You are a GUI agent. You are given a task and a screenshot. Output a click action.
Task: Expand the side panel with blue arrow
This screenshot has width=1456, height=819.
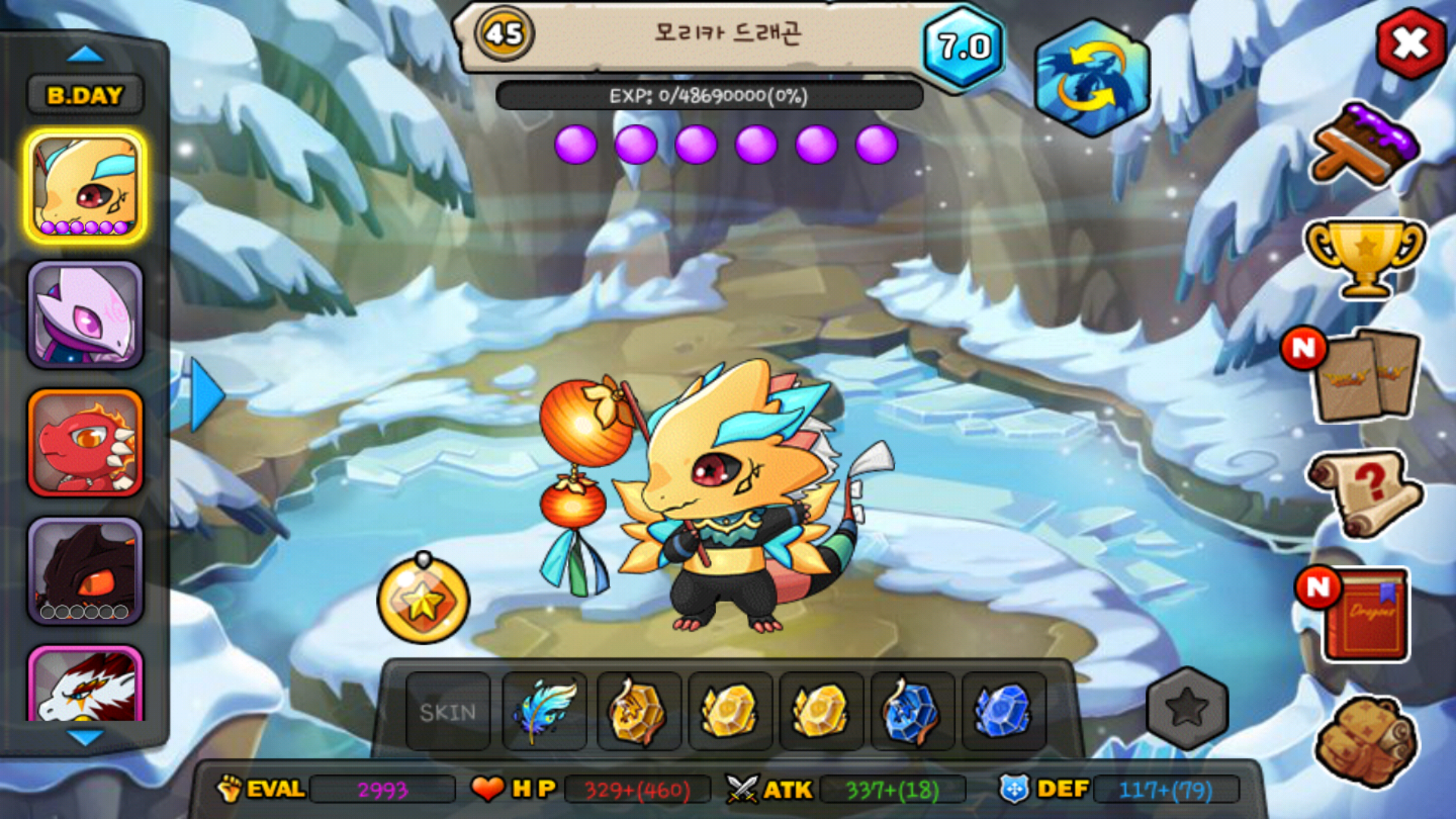point(206,395)
